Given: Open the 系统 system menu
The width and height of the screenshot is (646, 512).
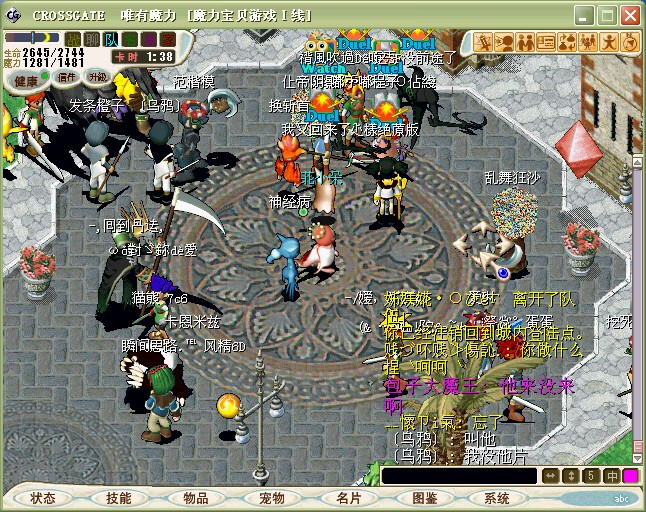Looking at the screenshot, I should point(497,498).
